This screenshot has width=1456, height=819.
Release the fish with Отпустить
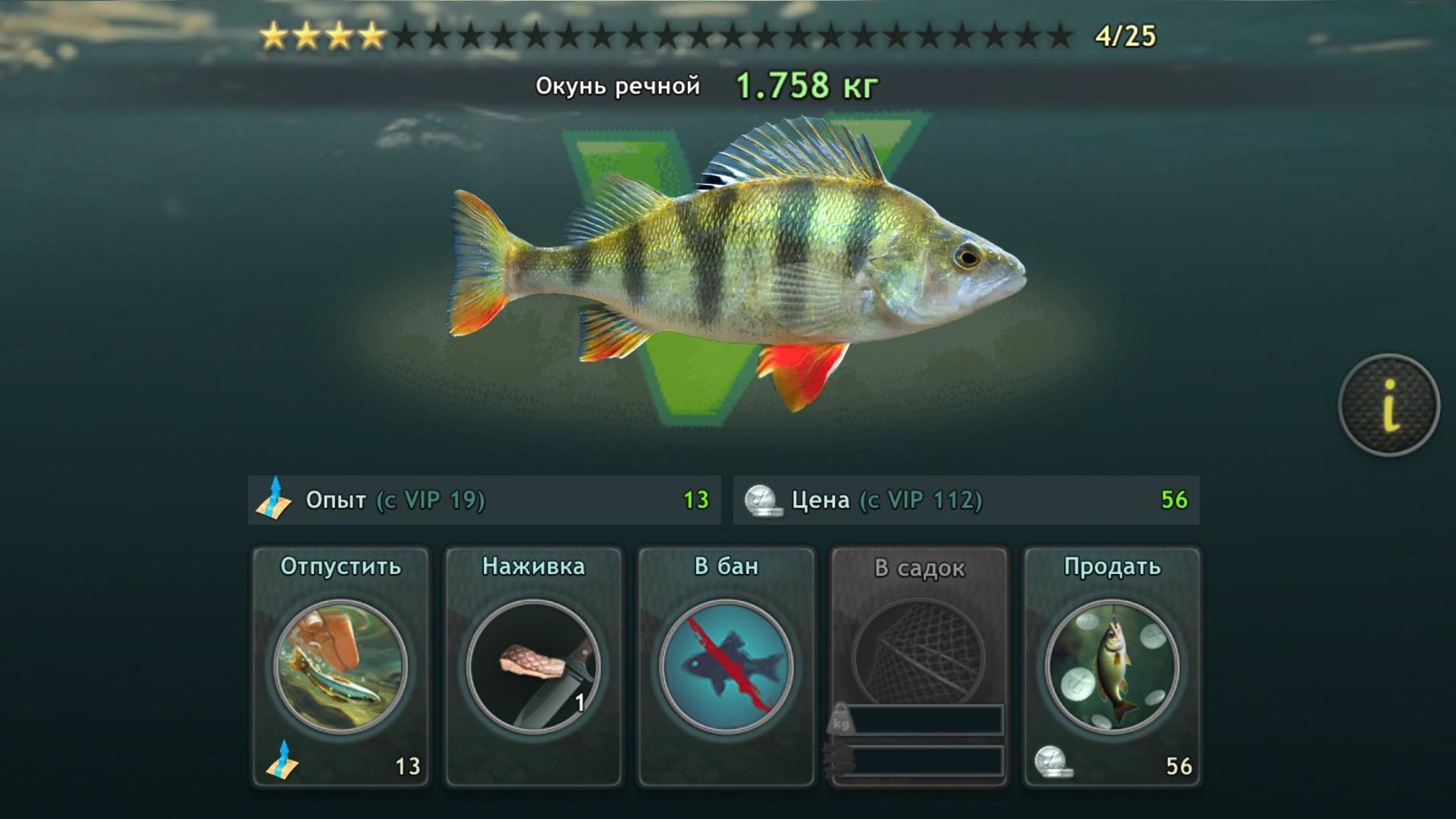[340, 666]
